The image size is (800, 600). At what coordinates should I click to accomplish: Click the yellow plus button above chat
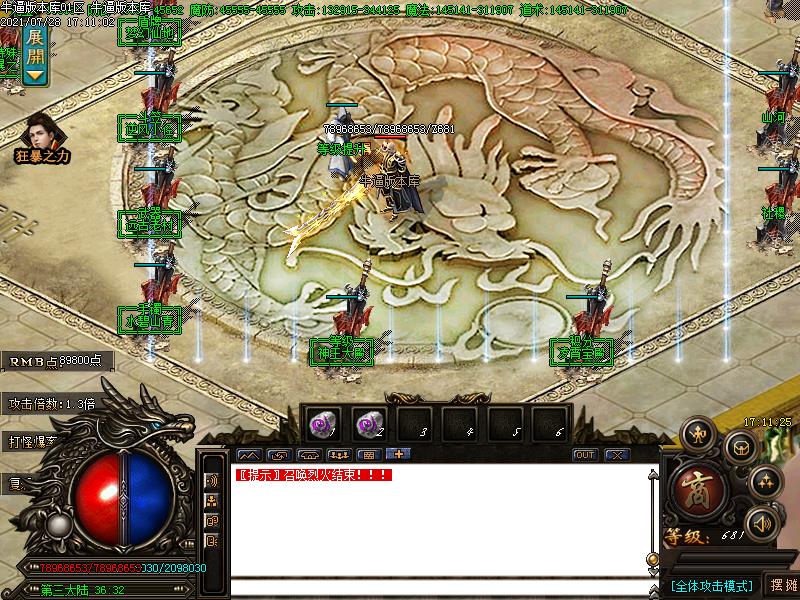click(399, 455)
